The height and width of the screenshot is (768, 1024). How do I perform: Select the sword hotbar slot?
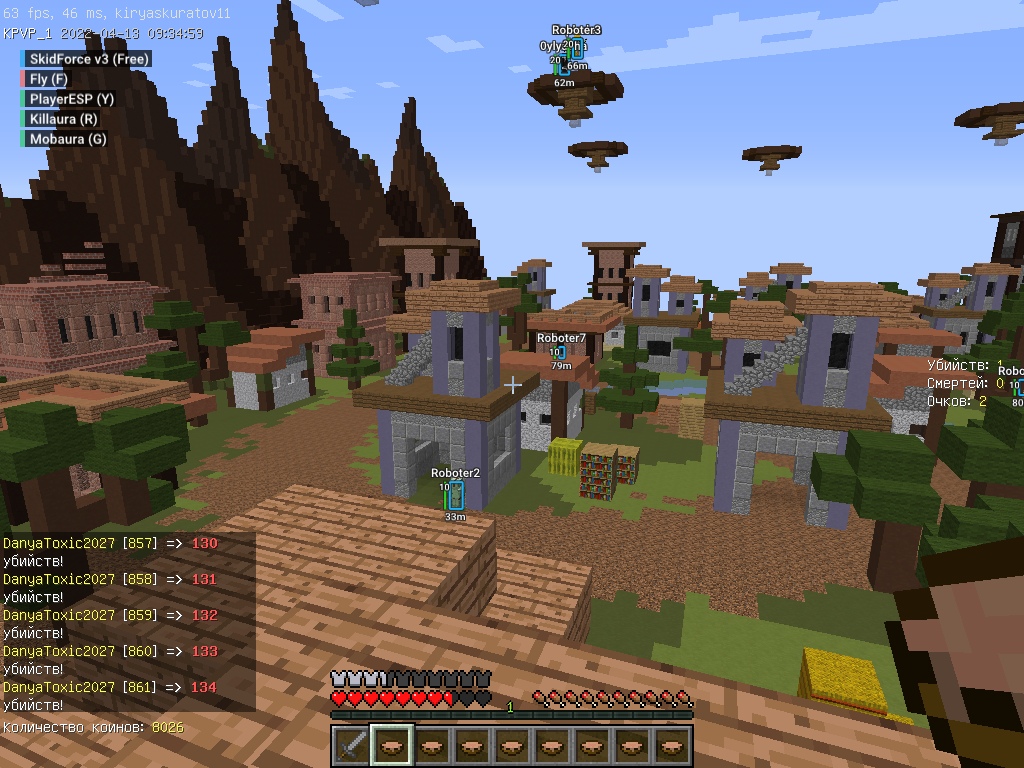click(x=351, y=746)
